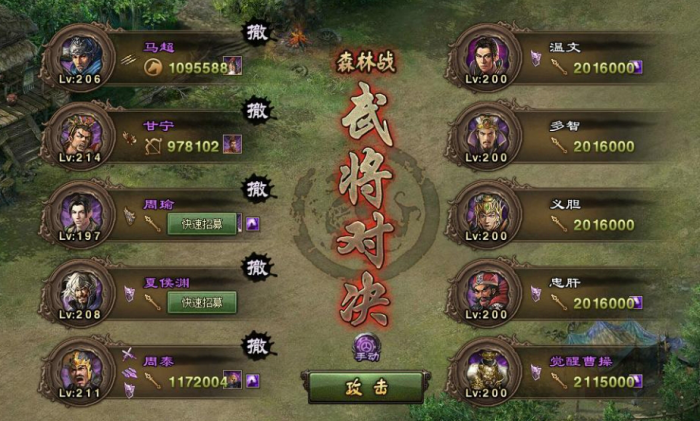This screenshot has height=421, width=700.
Task: Toggle the 手动 manual mode icon
Action: [366, 345]
